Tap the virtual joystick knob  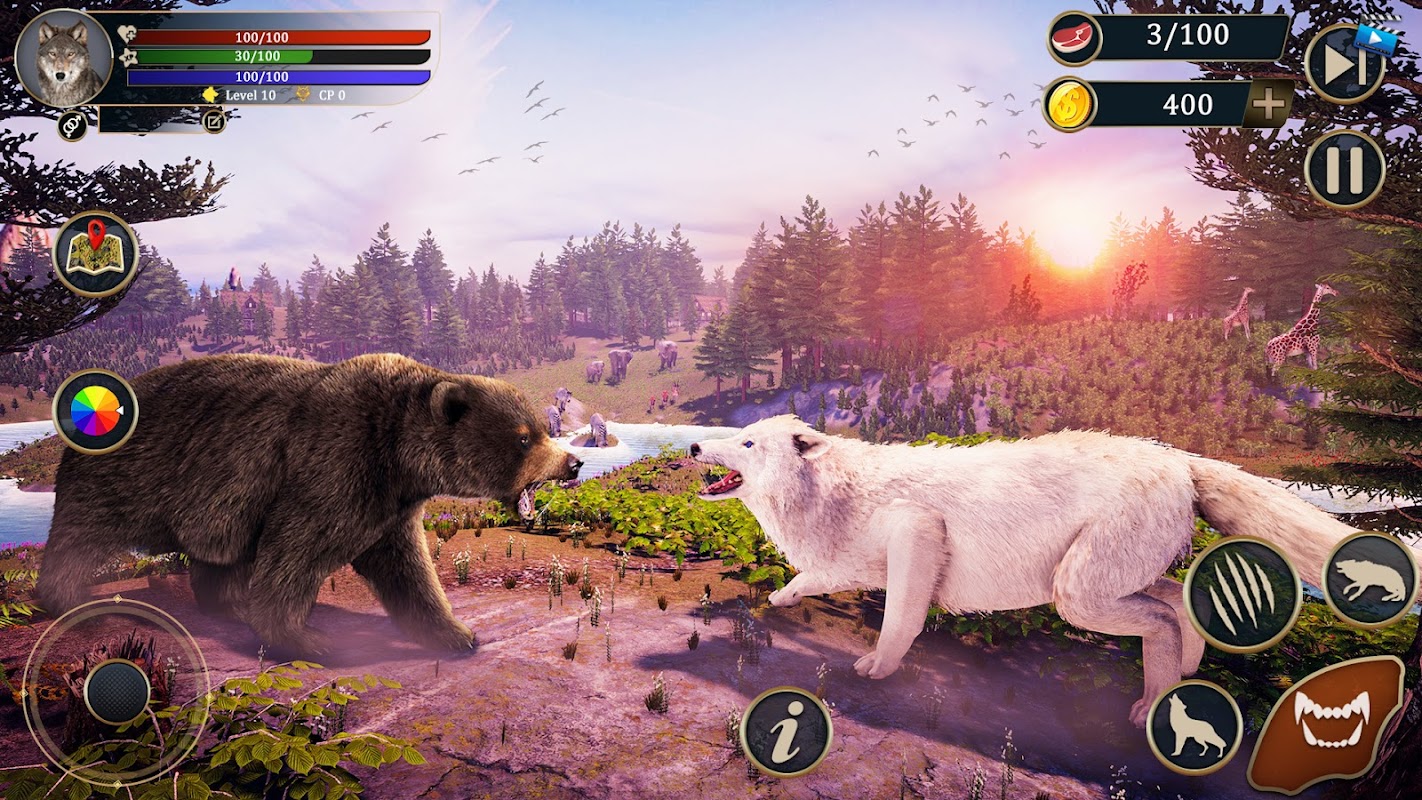(x=116, y=691)
